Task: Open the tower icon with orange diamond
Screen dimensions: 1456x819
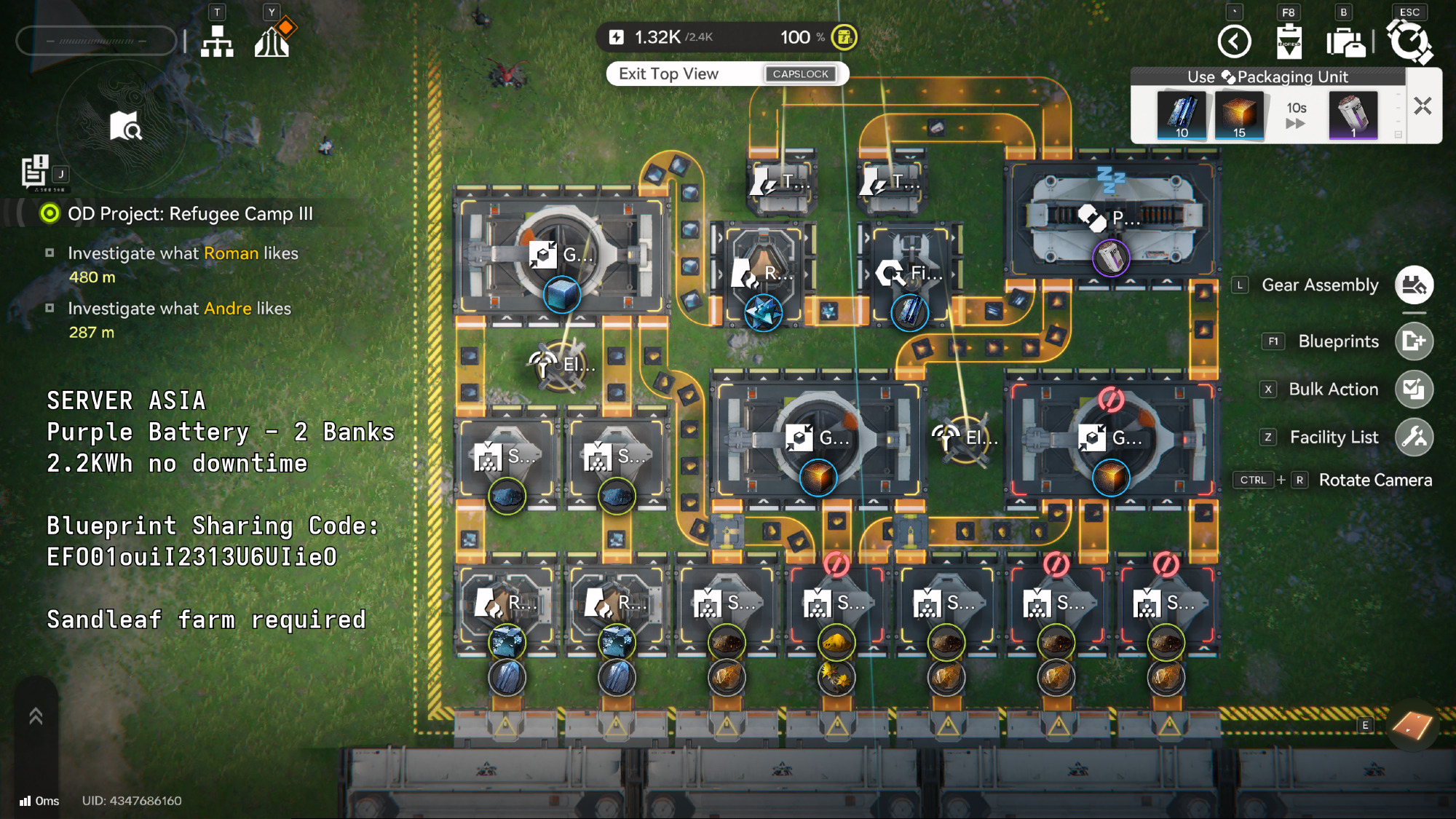Action: pos(272,40)
